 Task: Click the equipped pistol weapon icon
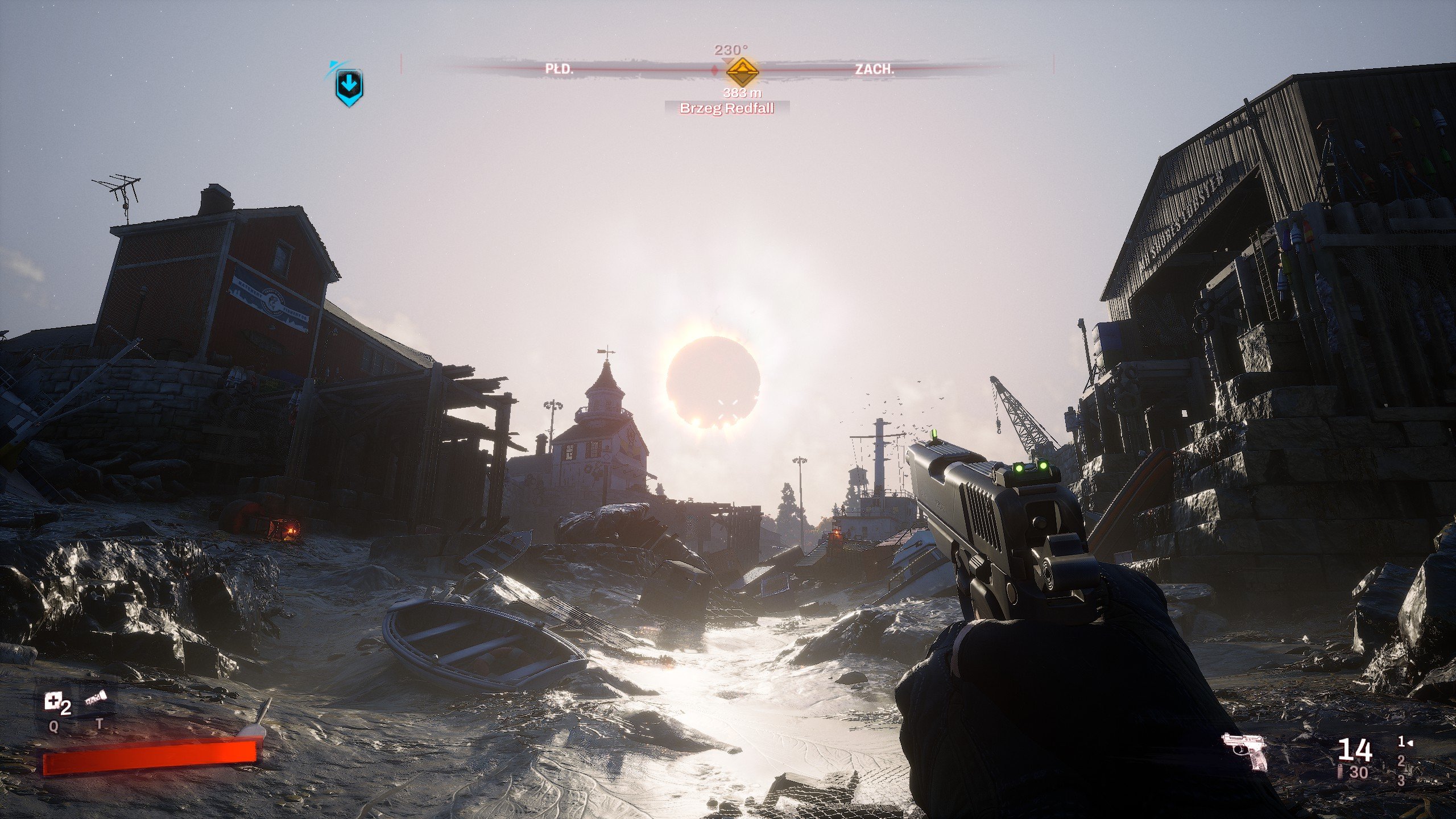tap(1245, 752)
